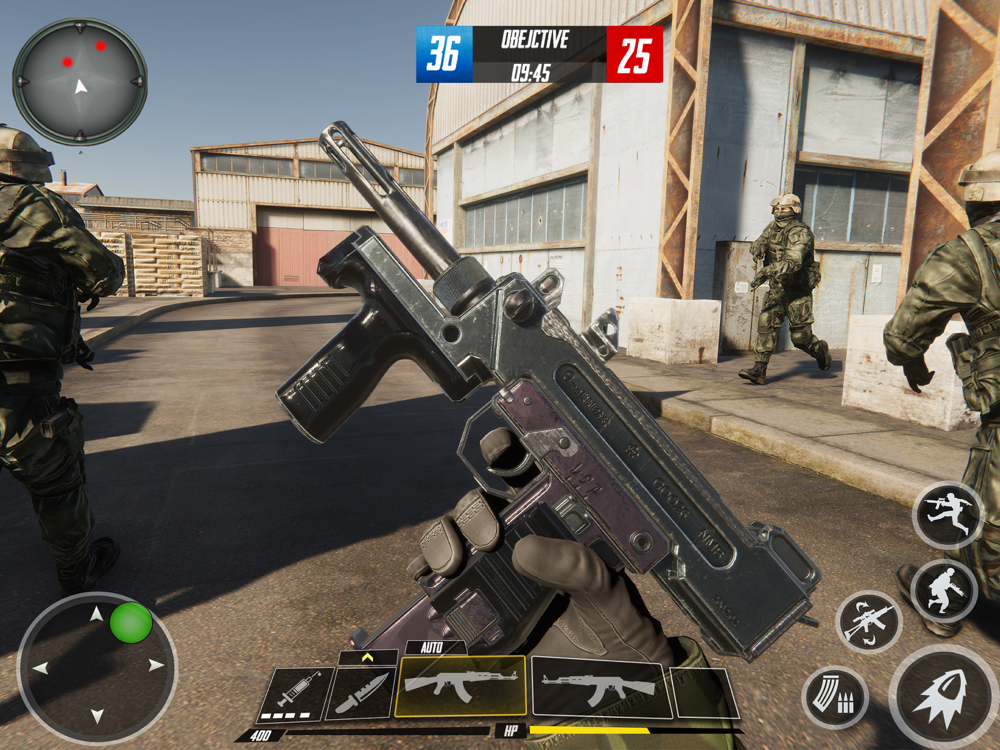Tap the green movement joystick knob
Viewport: 1000px width, 750px height.
(x=131, y=623)
